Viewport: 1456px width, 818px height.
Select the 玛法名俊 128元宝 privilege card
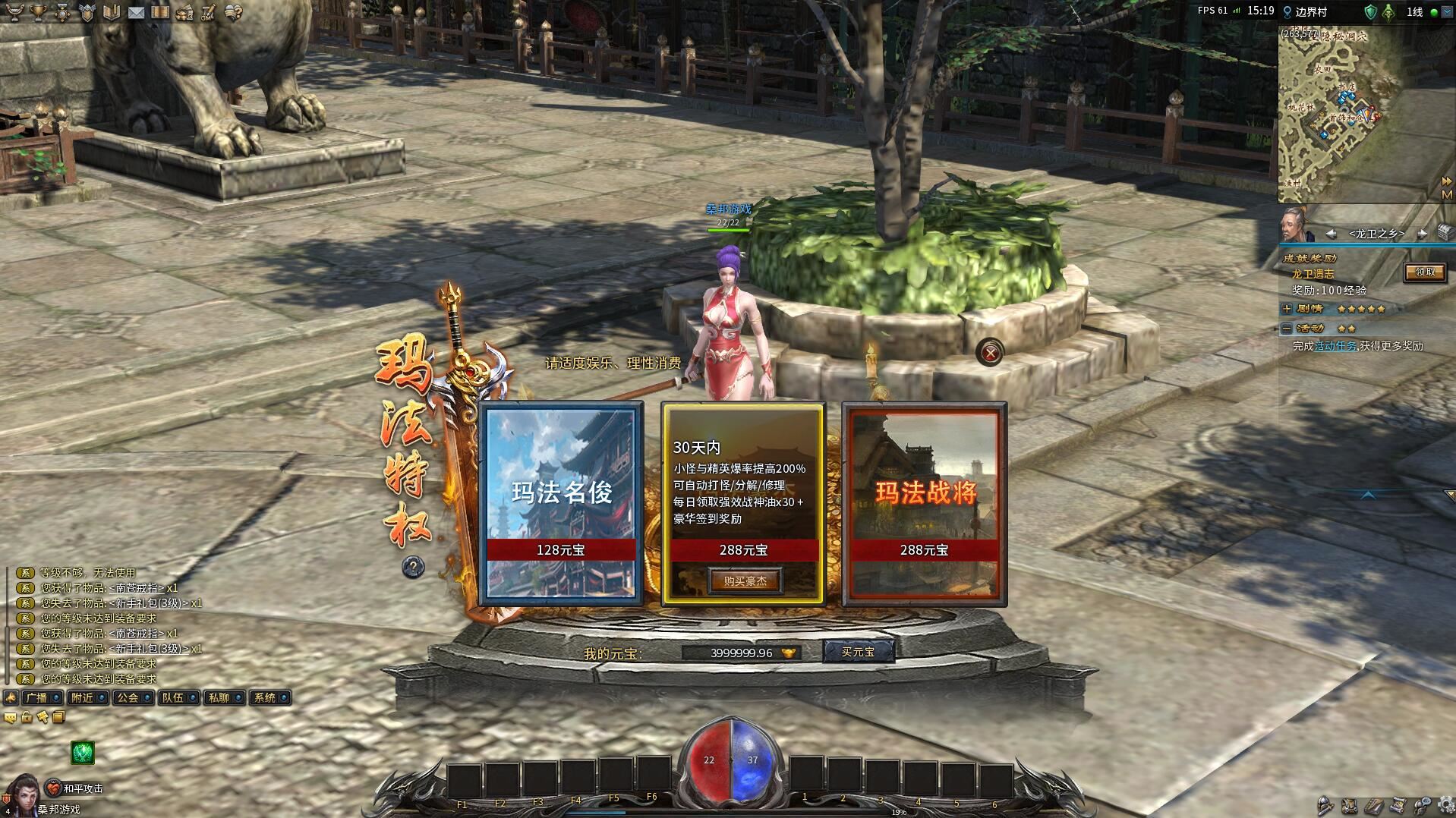[x=561, y=502]
